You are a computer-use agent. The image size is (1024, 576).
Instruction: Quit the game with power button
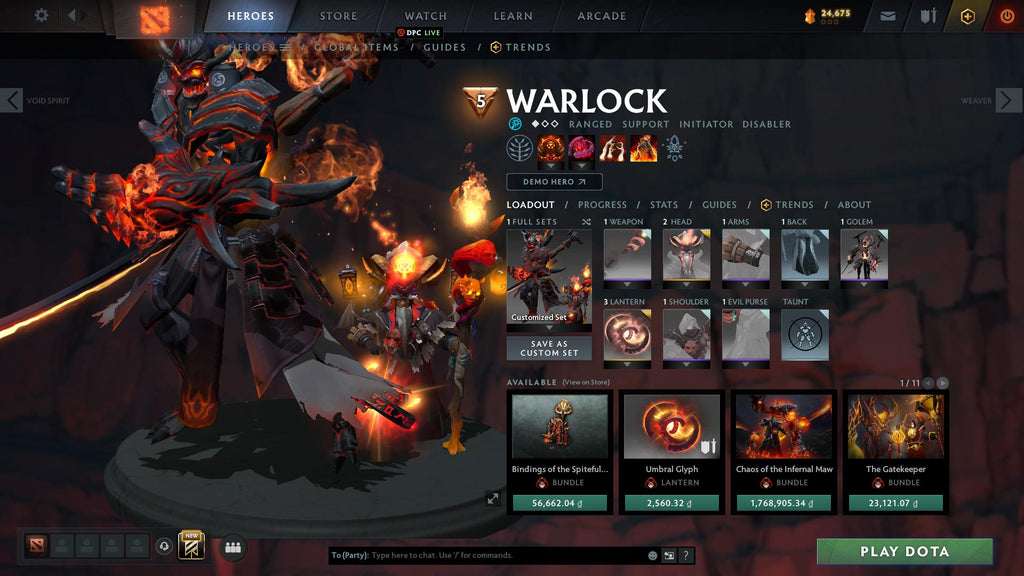pyautogui.click(x=1005, y=16)
